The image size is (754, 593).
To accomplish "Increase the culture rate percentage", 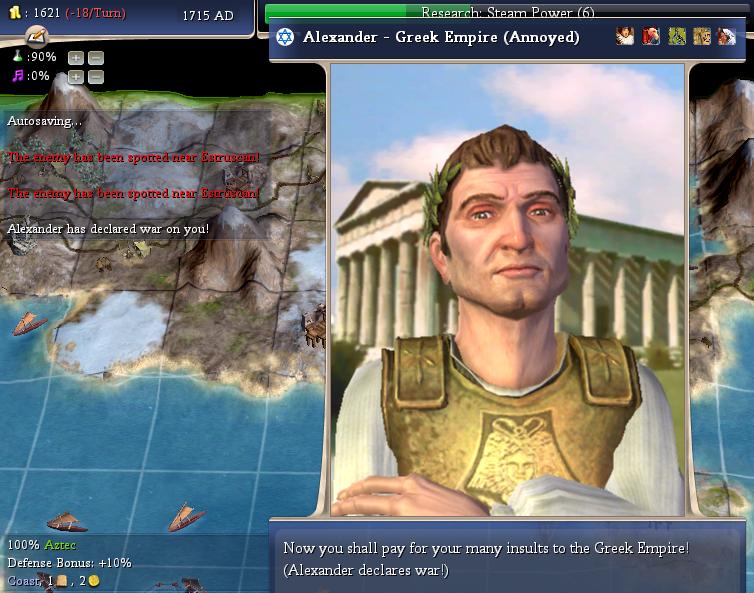I will point(75,77).
